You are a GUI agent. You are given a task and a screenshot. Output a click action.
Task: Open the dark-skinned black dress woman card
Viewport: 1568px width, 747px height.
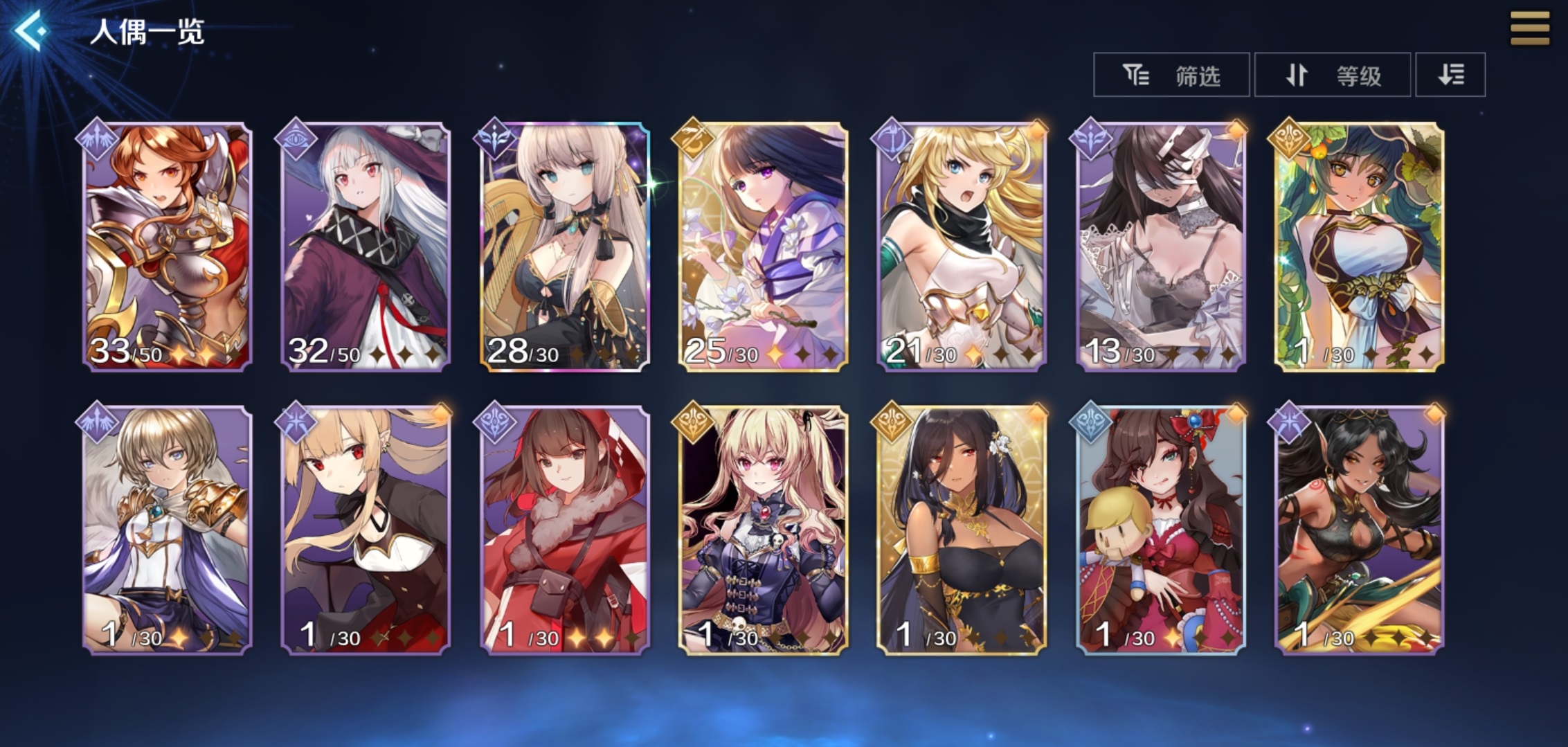tap(962, 530)
